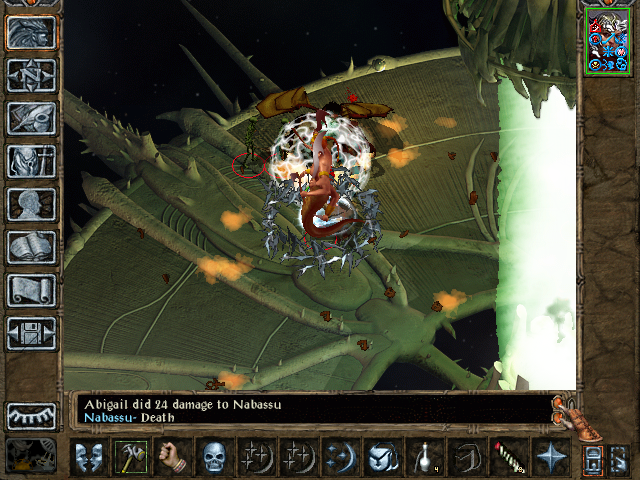Toggle the rest eye button

(x=31, y=415)
